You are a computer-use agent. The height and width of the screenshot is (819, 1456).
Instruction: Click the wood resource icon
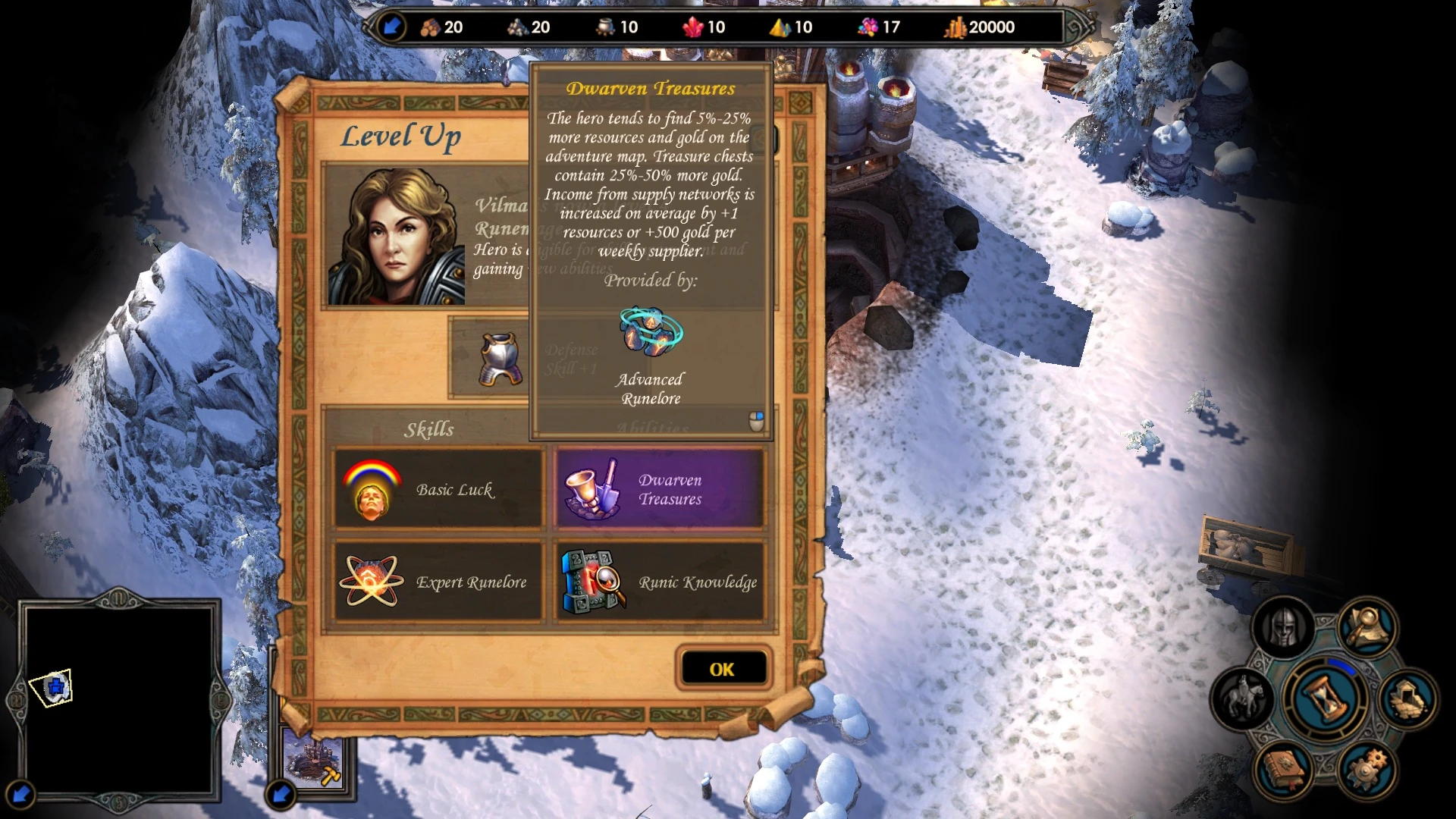[x=430, y=27]
